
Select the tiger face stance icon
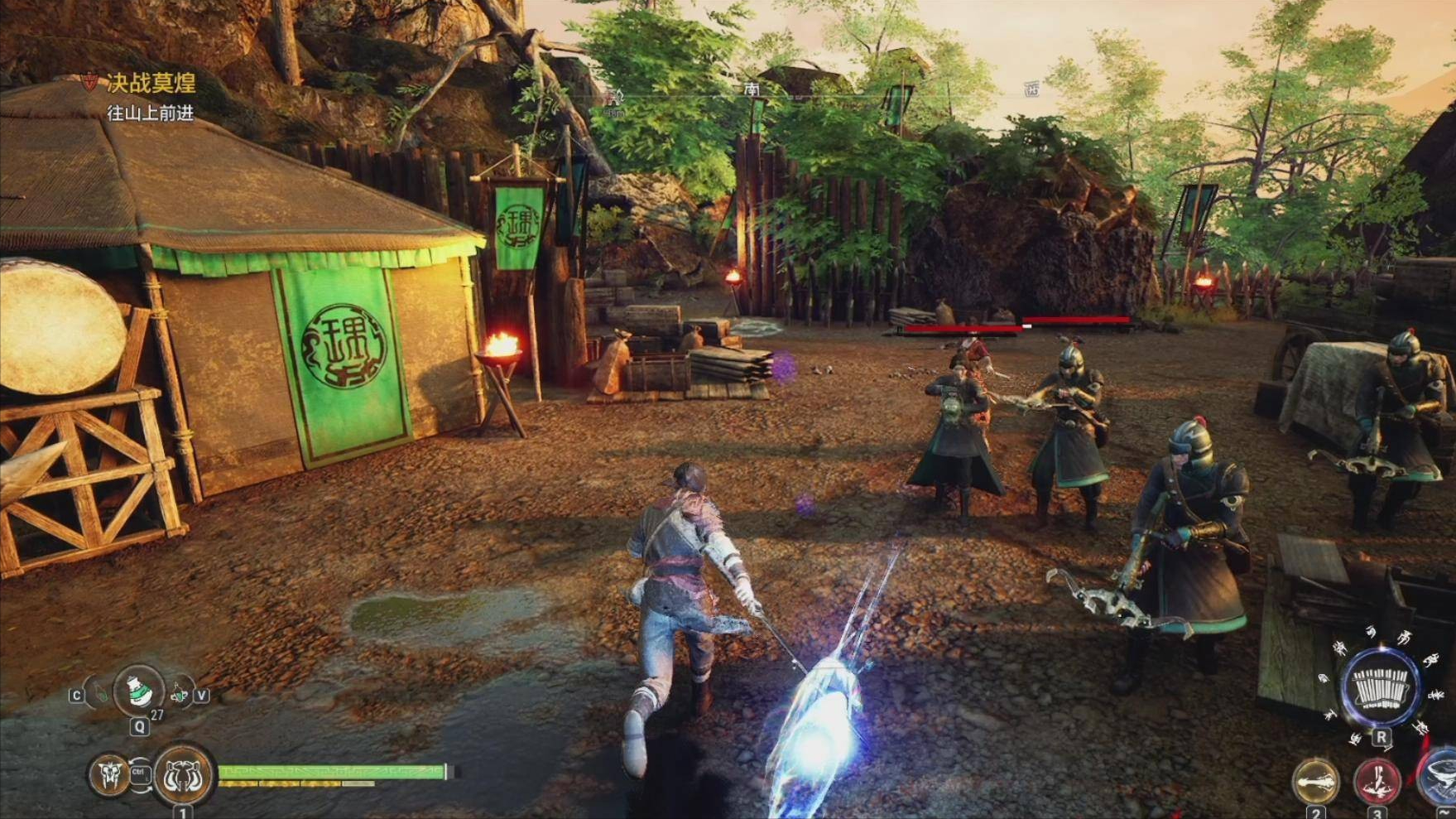point(184,775)
